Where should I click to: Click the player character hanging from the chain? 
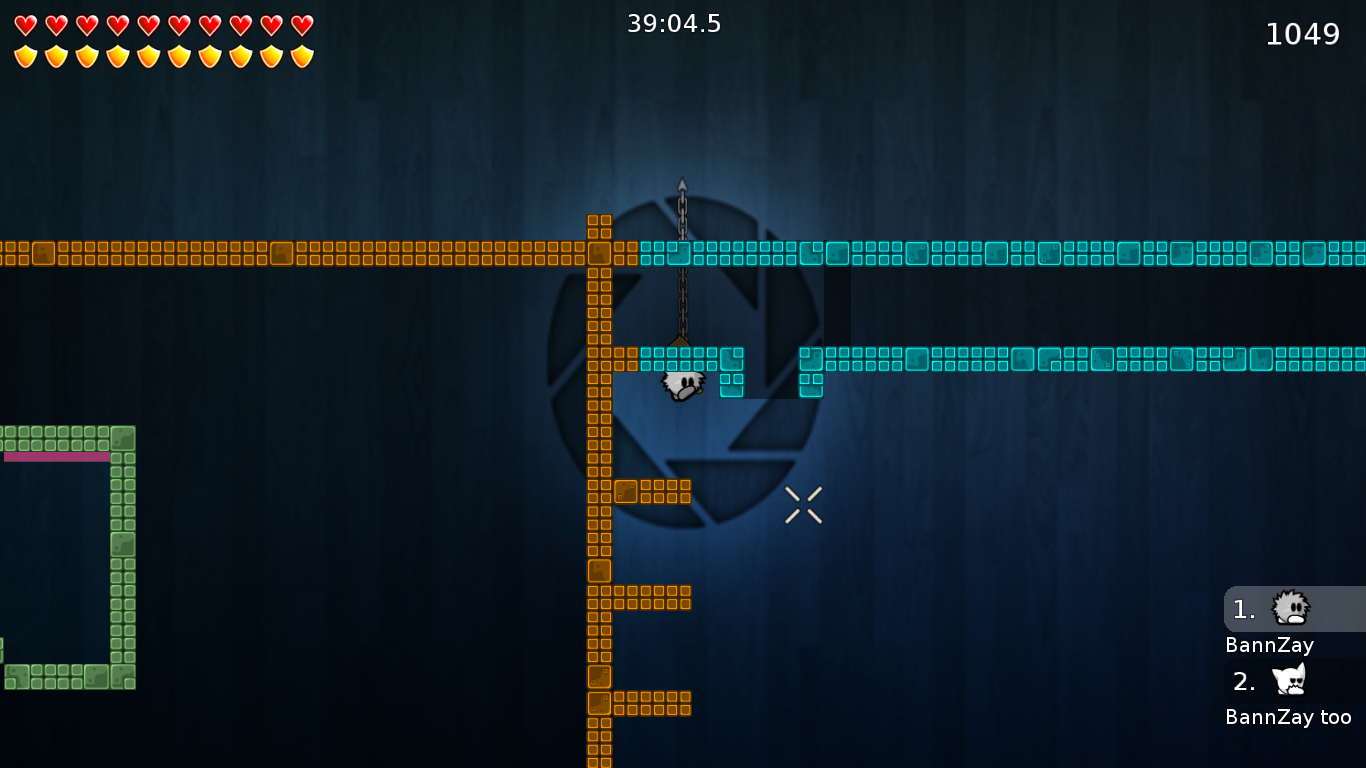coord(683,385)
